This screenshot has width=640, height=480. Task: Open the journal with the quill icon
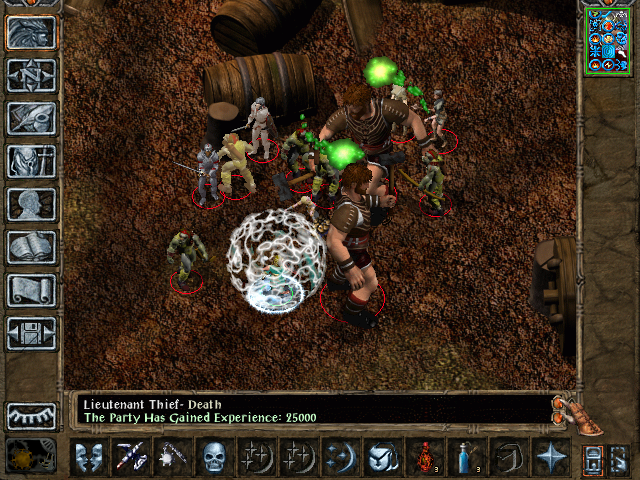[31, 118]
